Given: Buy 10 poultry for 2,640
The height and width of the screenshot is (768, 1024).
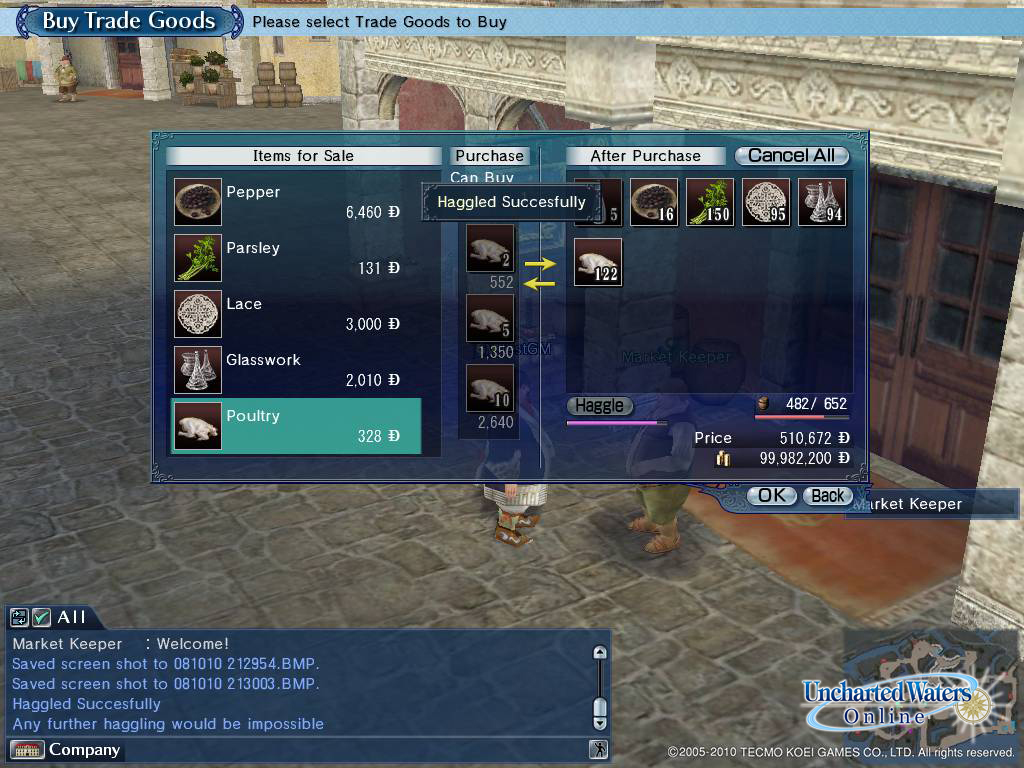Looking at the screenshot, I should [490, 389].
